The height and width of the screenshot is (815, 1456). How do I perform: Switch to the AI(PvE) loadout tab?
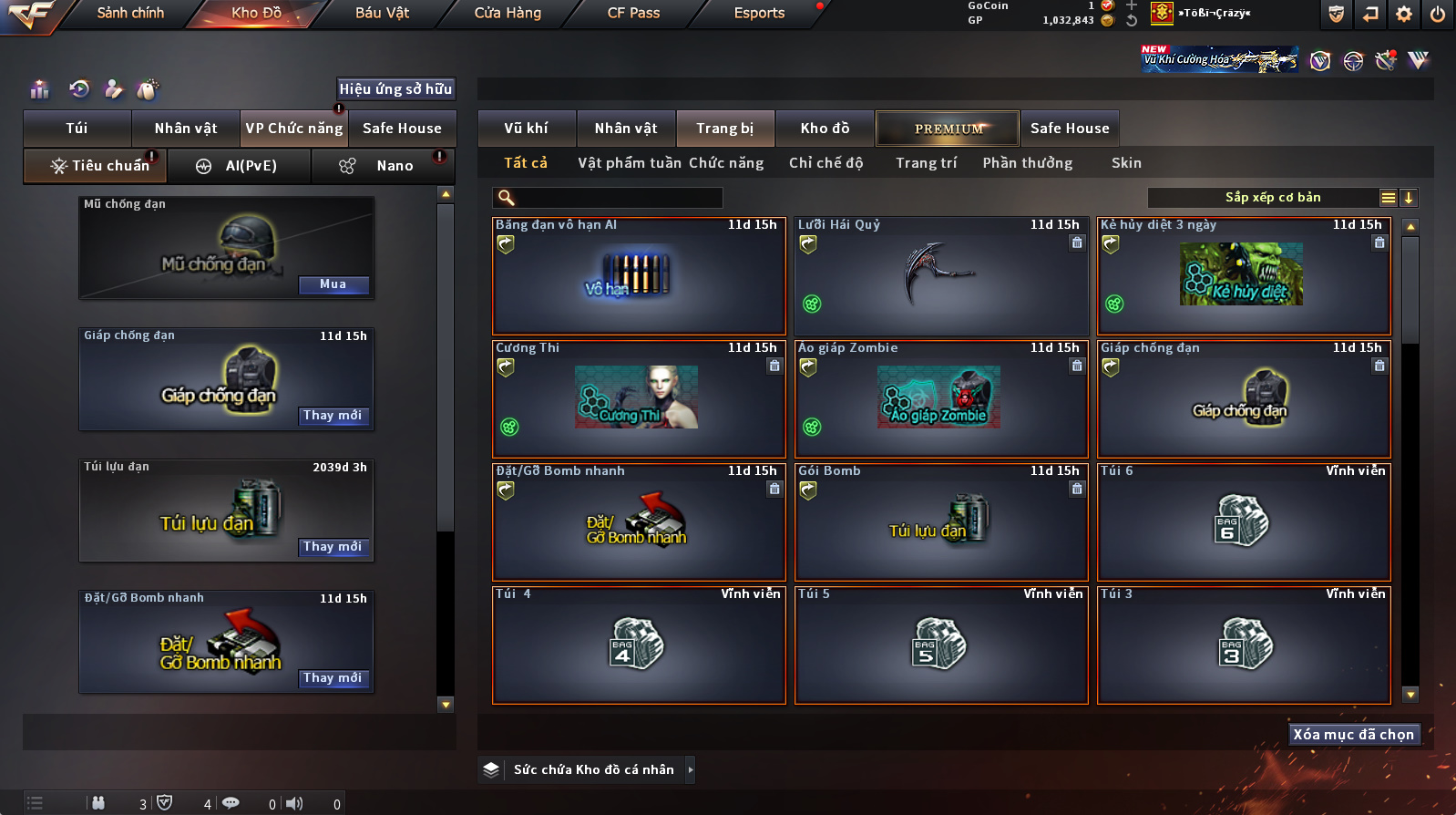tap(240, 166)
